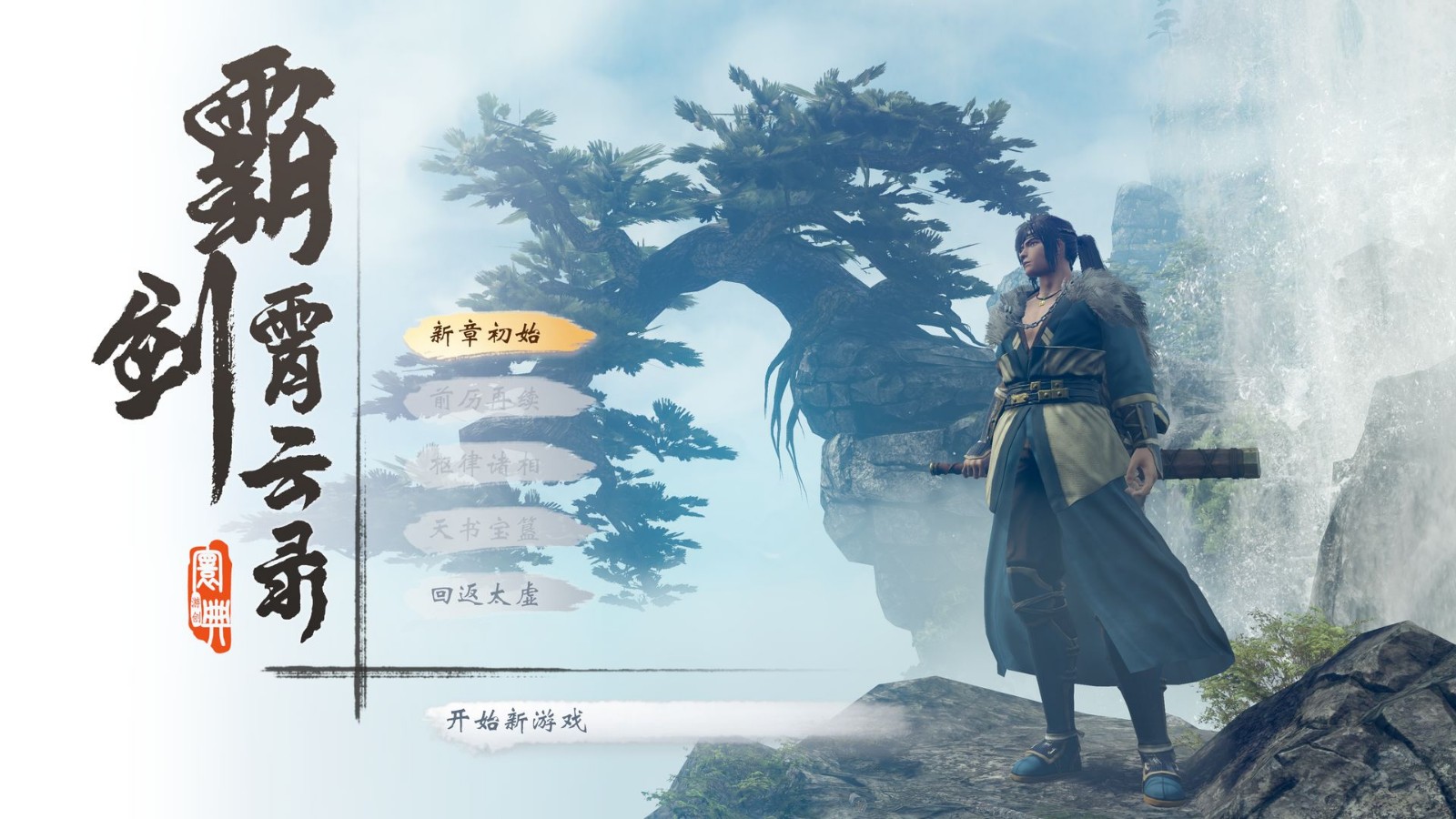Viewport: 1456px width, 819px height.
Task: Select the 新章初始 highlighted menu entry
Action: tap(482, 335)
